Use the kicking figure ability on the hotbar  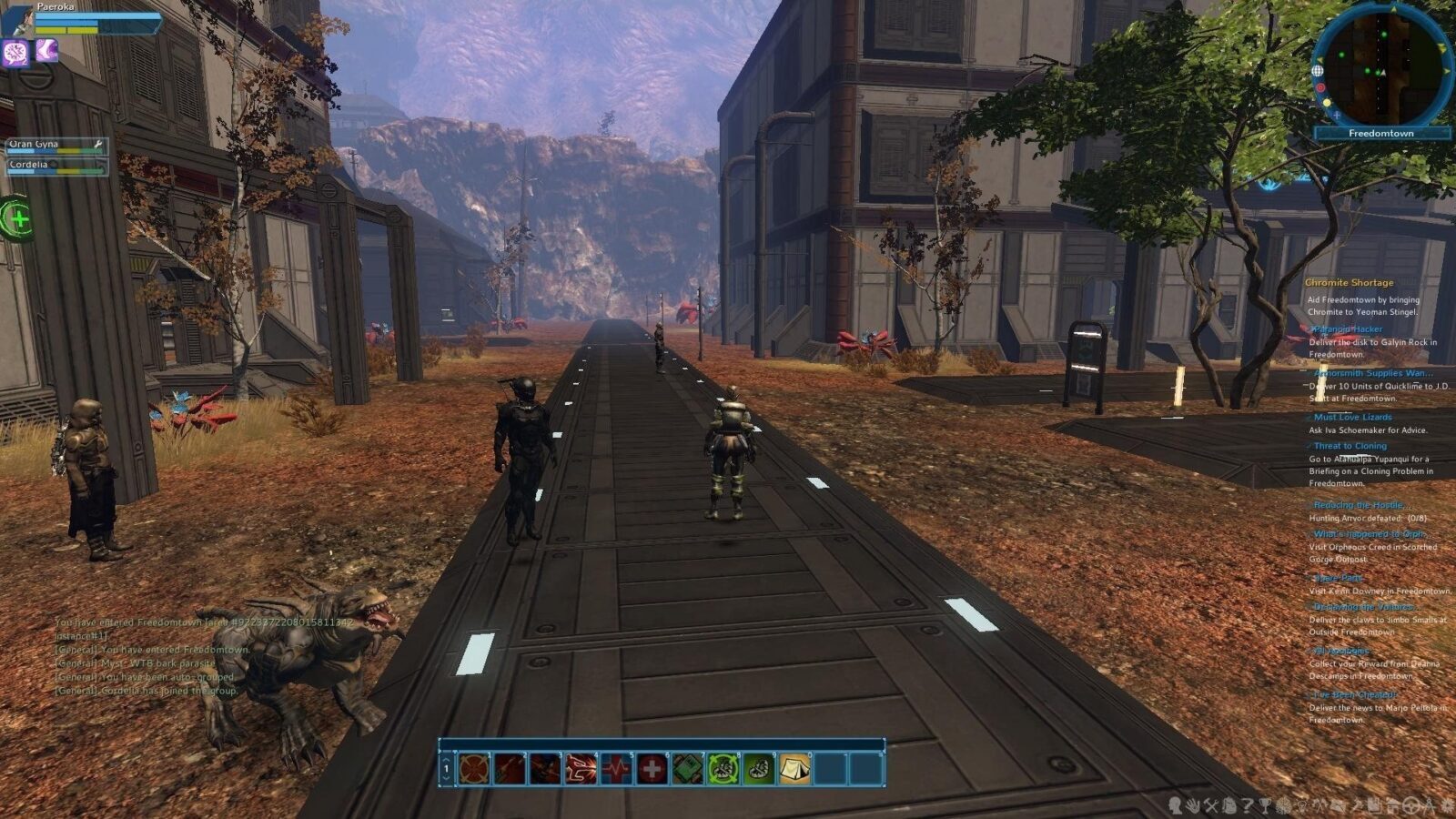pyautogui.click(x=581, y=769)
